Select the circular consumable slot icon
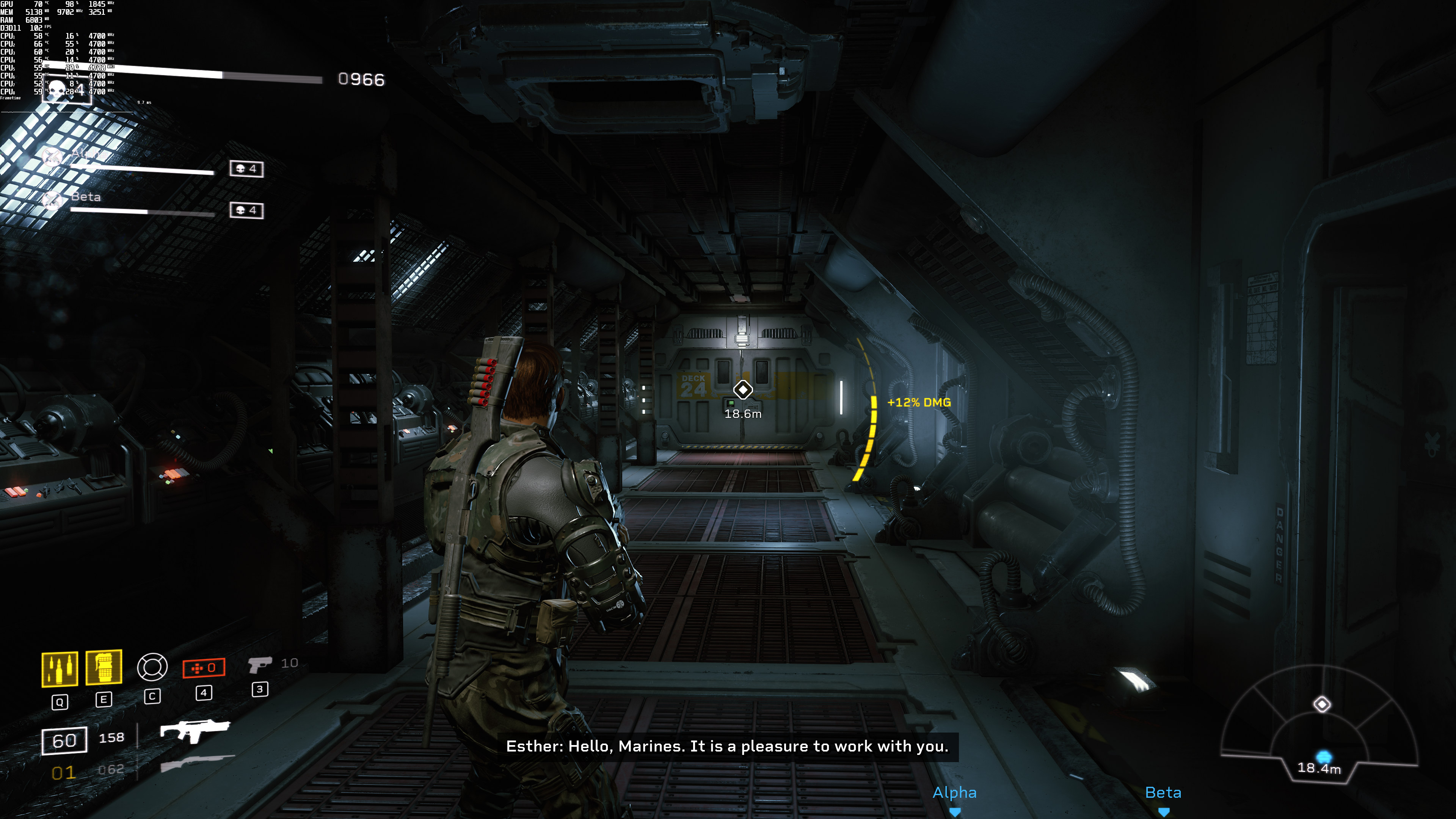This screenshot has height=819, width=1456. pos(152,667)
